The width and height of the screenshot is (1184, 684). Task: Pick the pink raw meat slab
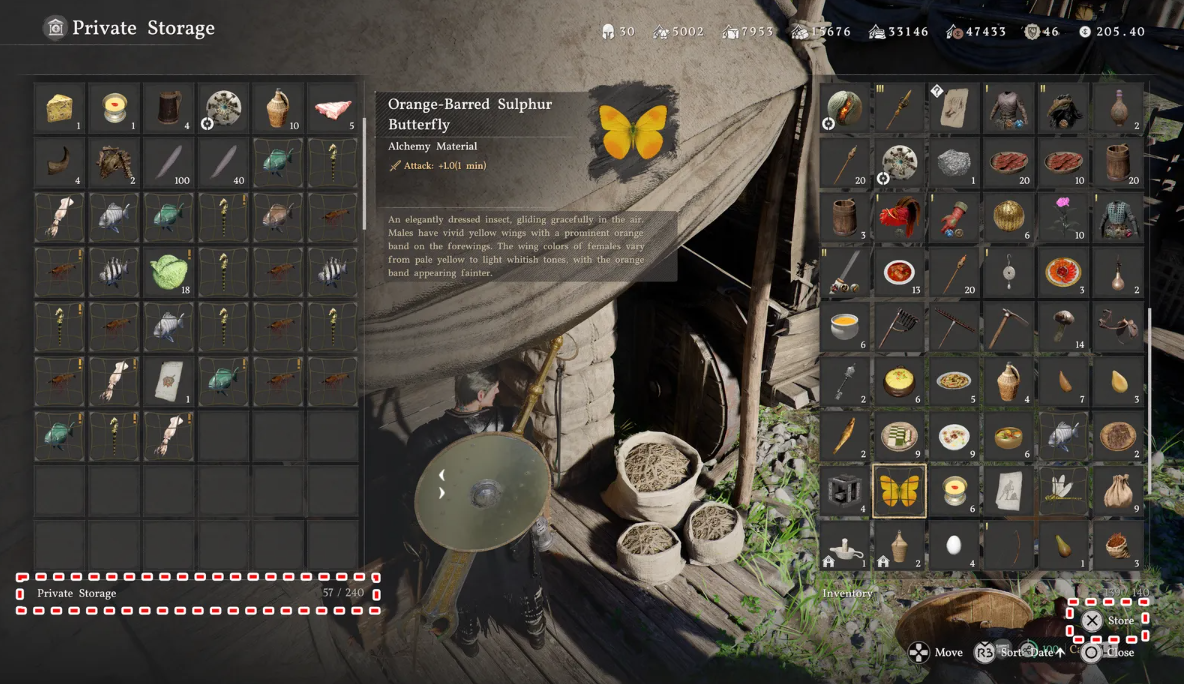click(x=332, y=107)
